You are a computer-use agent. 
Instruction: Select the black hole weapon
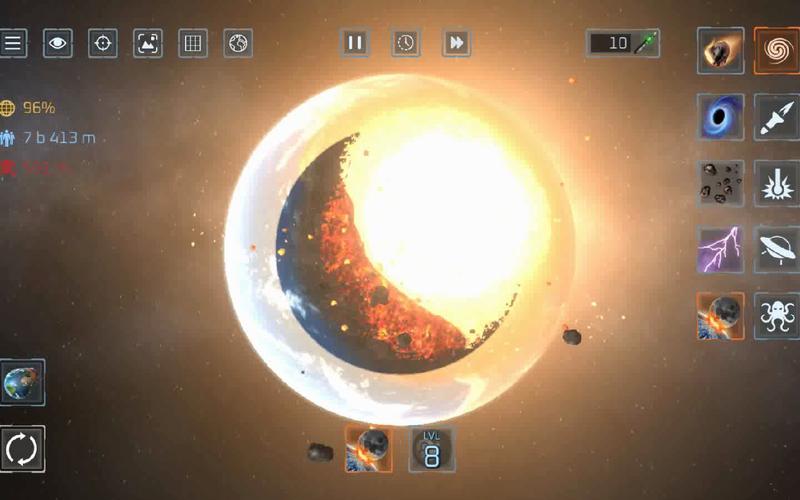coord(720,117)
